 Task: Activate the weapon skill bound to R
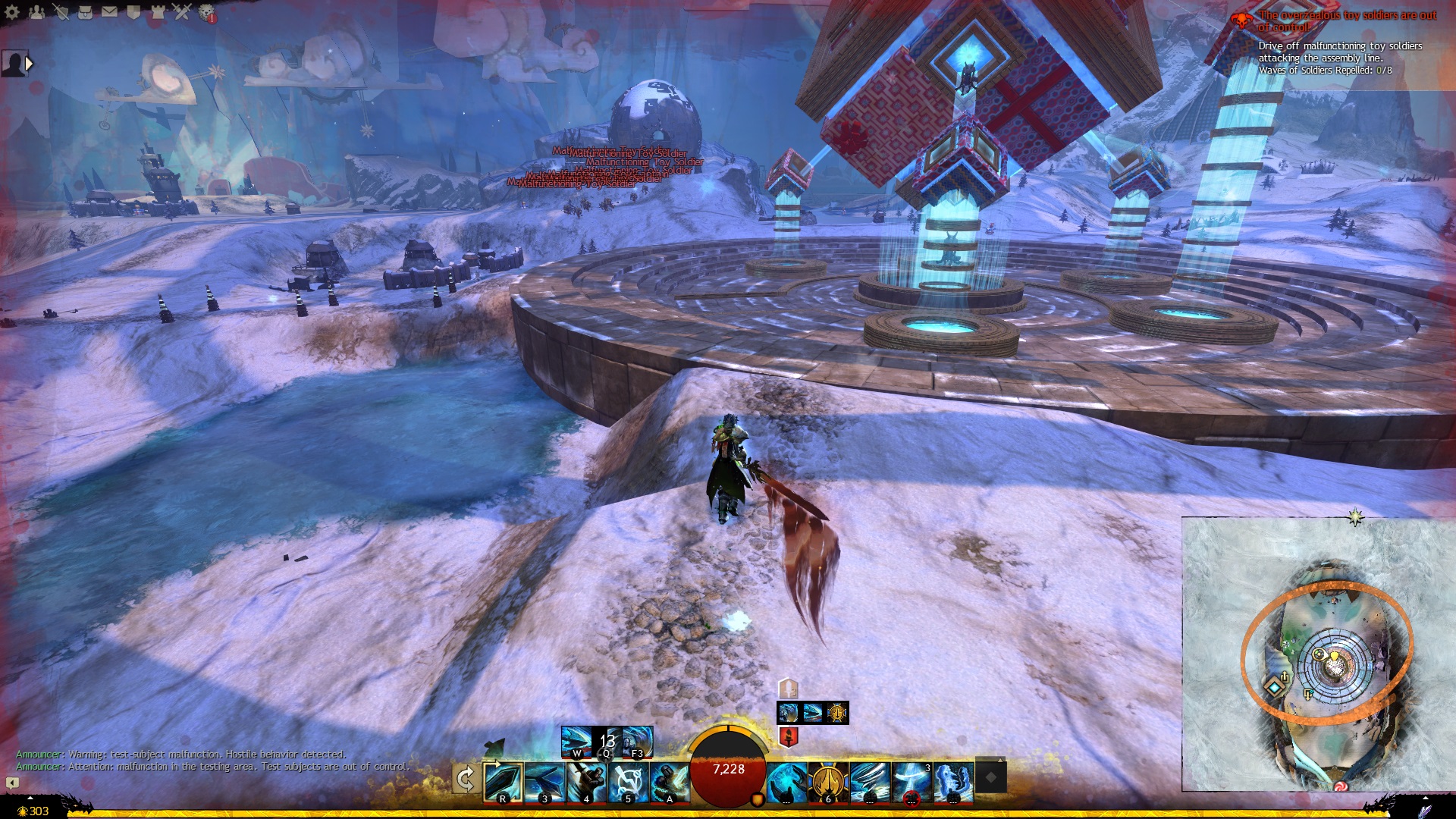(503, 783)
